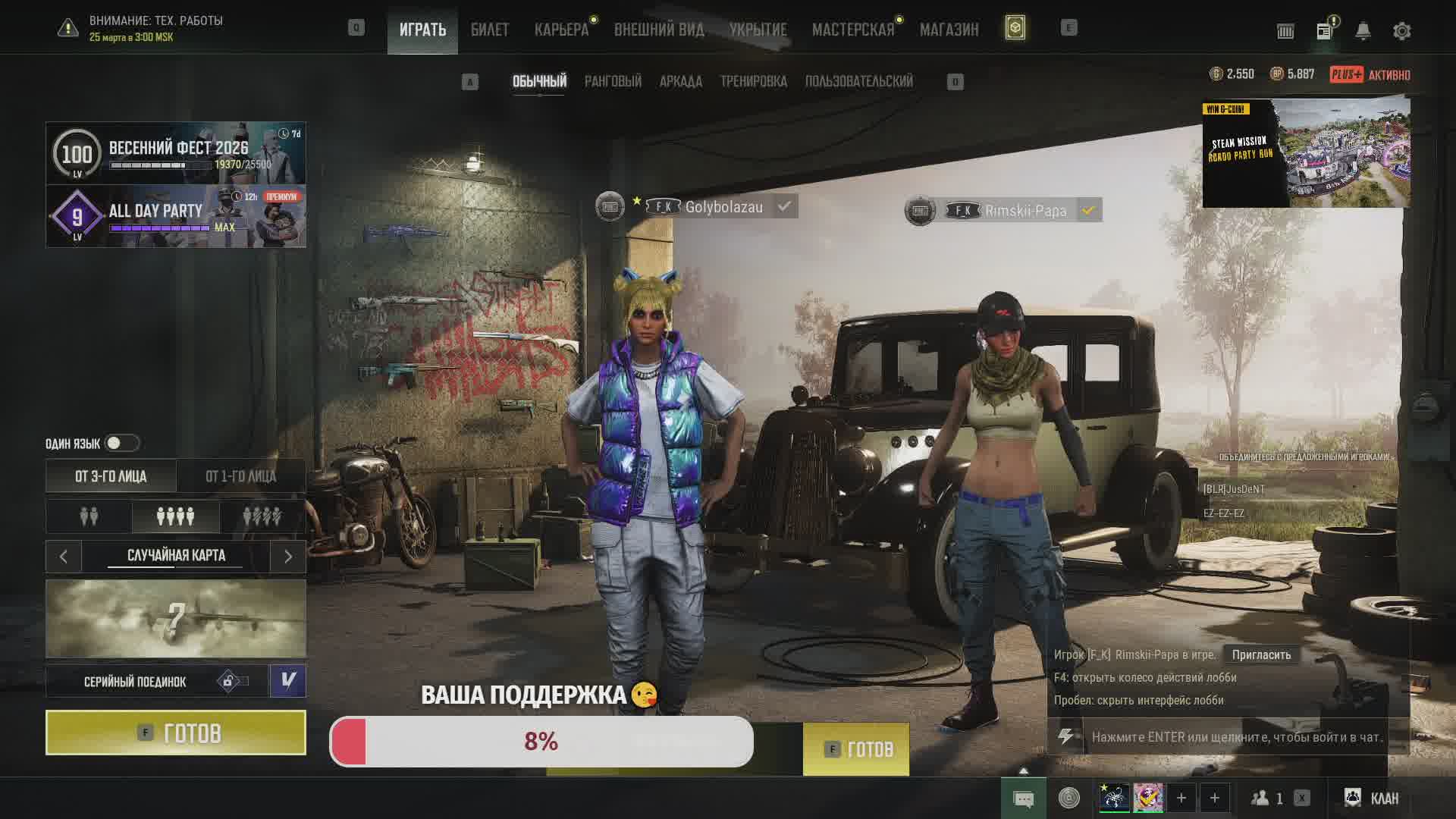
Task: Invite Rimskii-Papa with Пригласить button
Action: tap(1261, 654)
